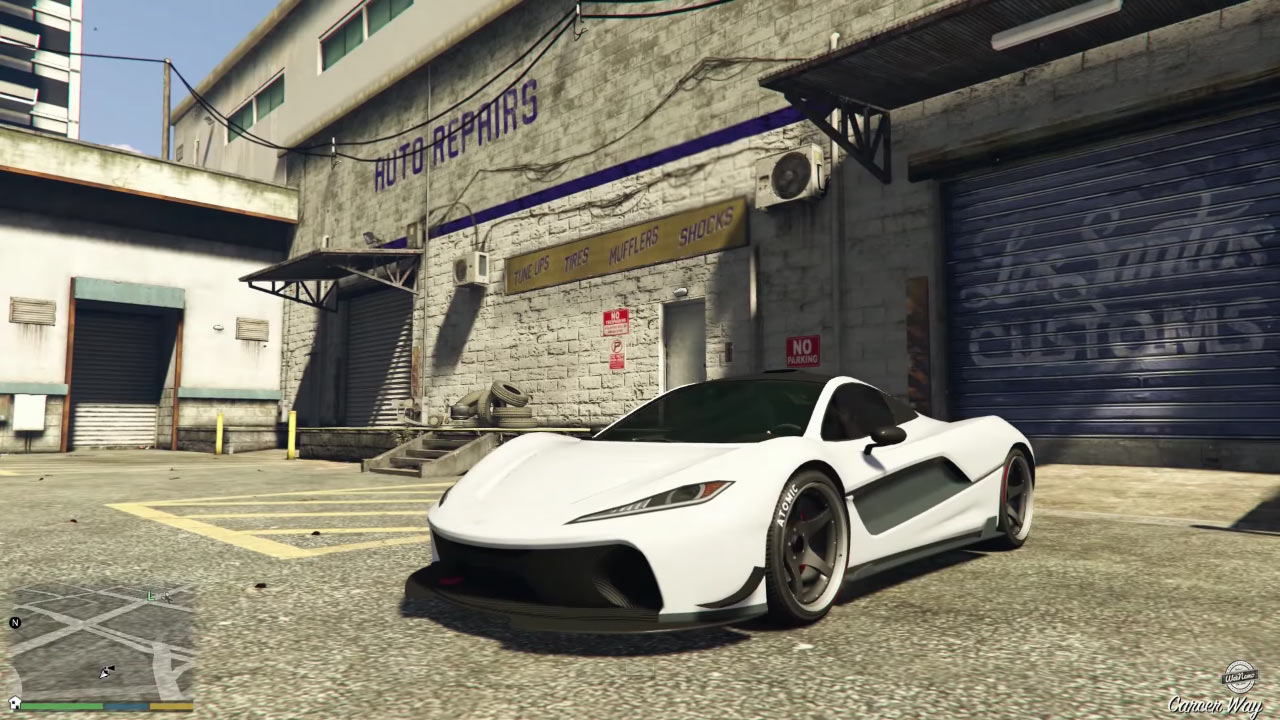The height and width of the screenshot is (720, 1280).
Task: Click the yellow special ability bar segment
Action: [x=170, y=706]
